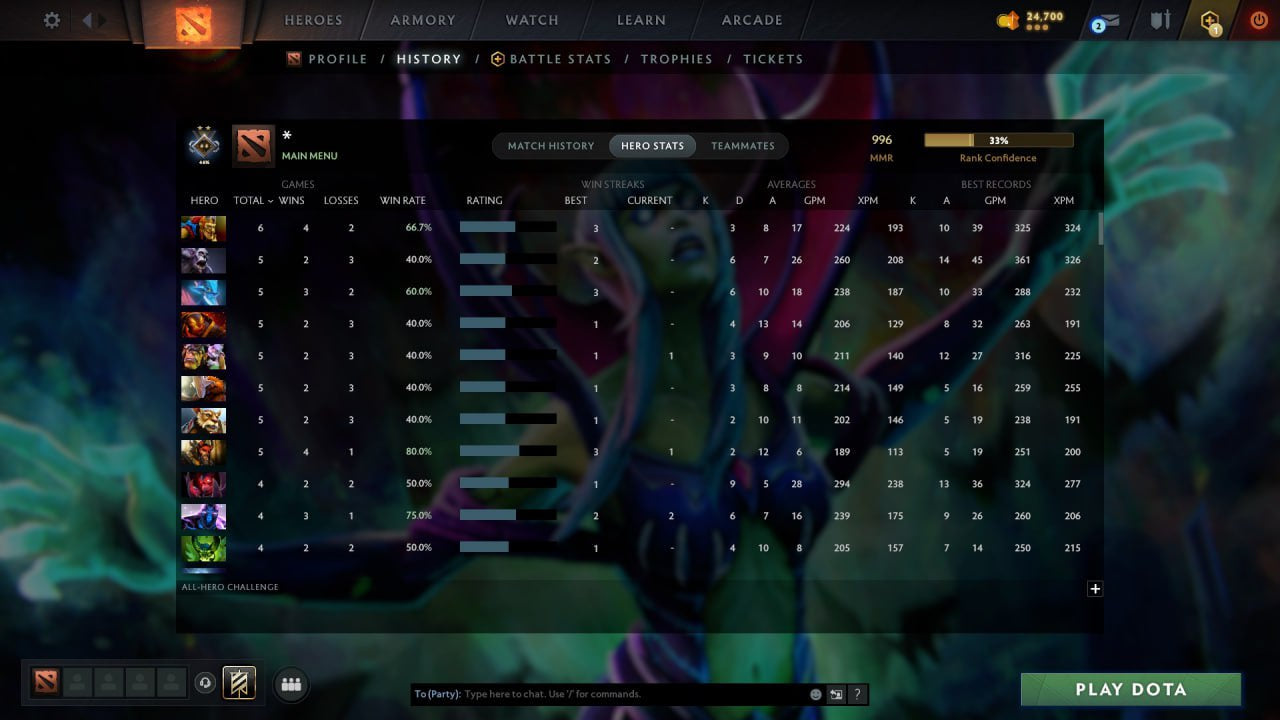Open Main Menu from profile header
This screenshot has width=1280, height=720.
[x=311, y=155]
